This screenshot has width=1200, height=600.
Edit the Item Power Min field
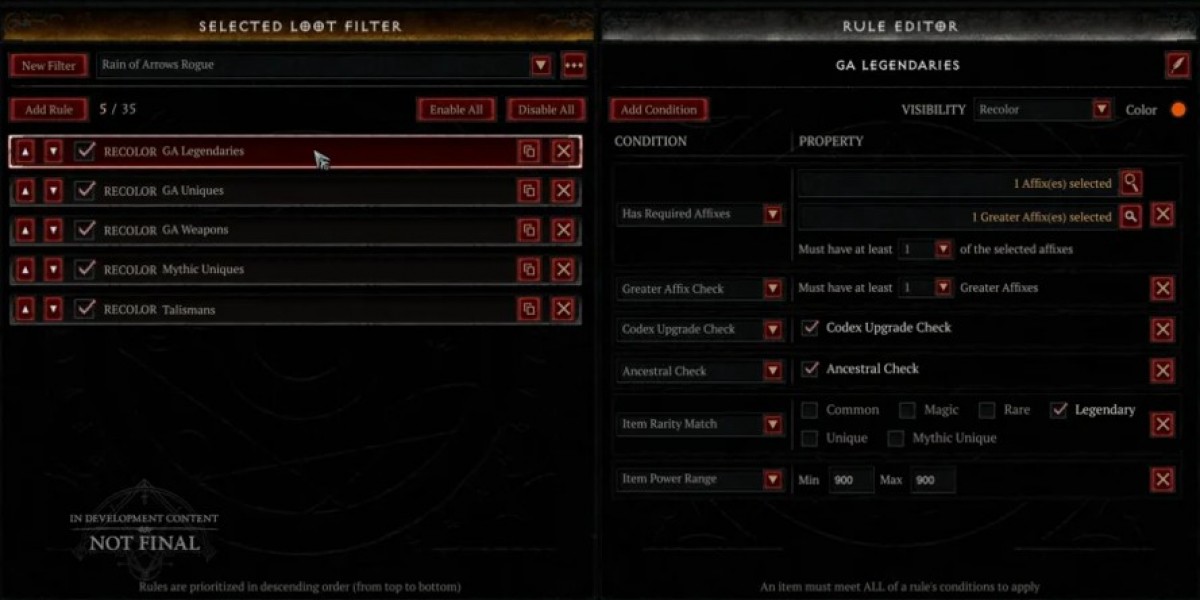tap(850, 480)
